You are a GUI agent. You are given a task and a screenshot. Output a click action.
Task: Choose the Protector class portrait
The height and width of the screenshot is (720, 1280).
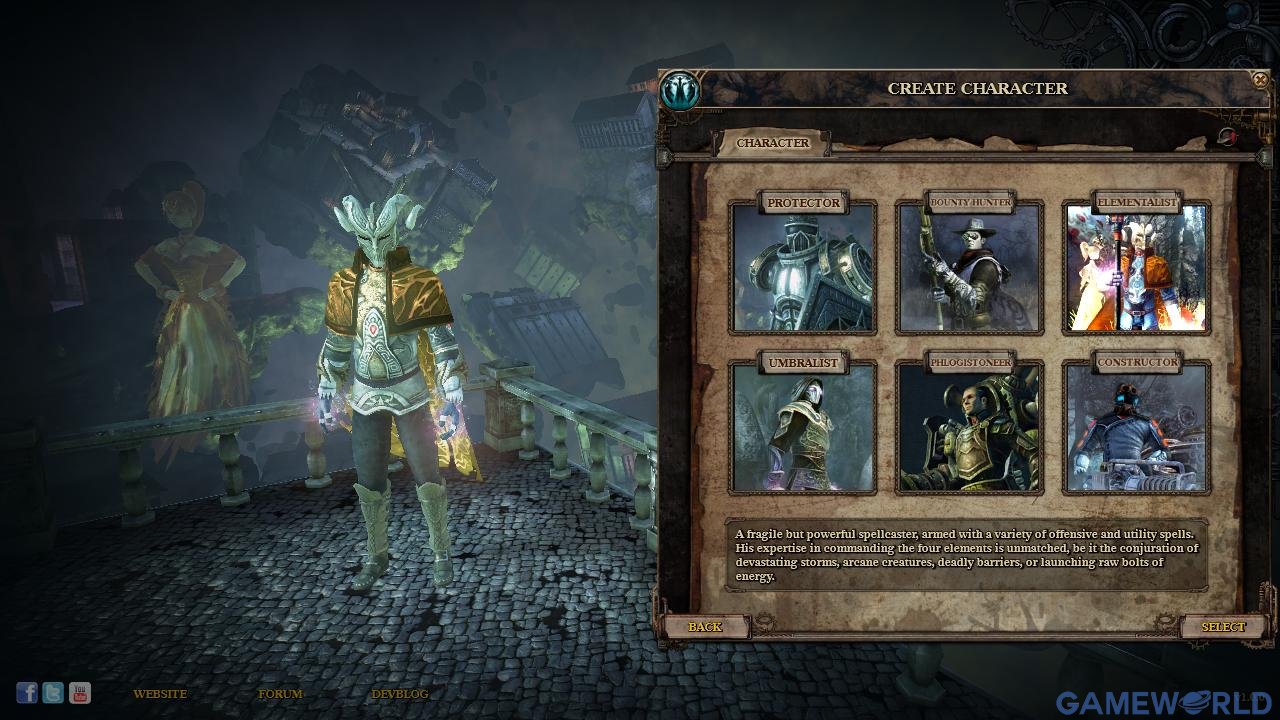(803, 268)
